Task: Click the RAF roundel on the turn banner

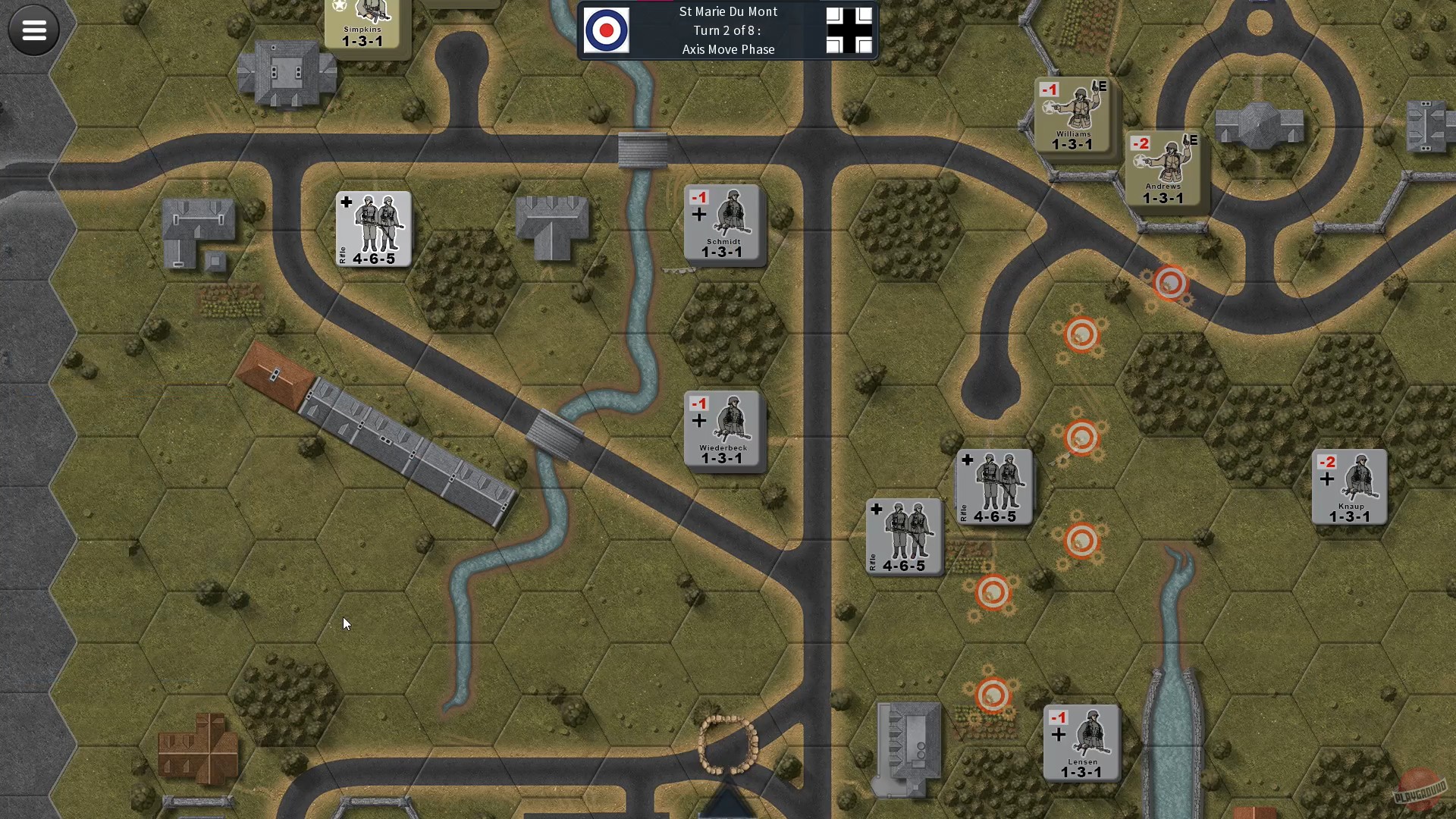Action: [x=607, y=31]
